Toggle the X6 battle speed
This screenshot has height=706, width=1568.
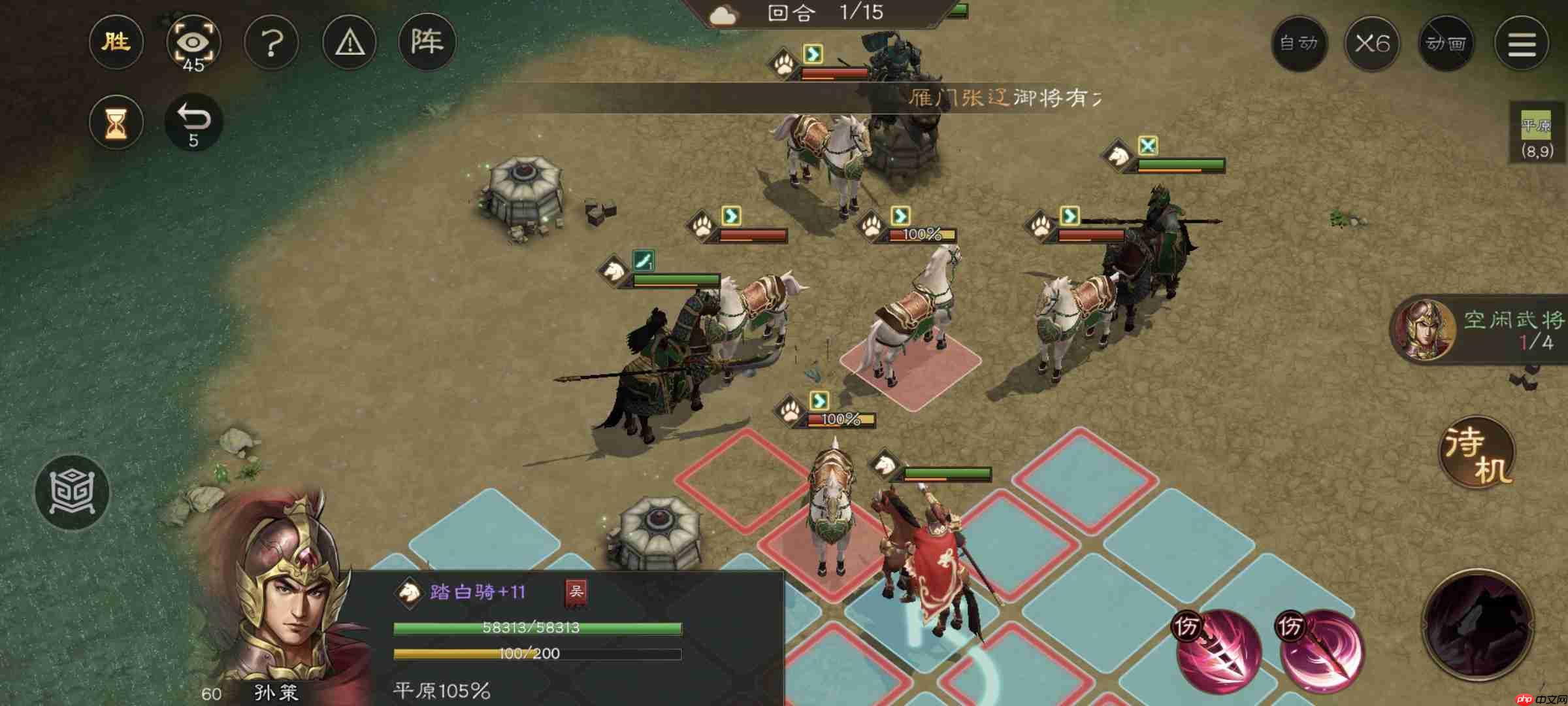[x=1373, y=42]
